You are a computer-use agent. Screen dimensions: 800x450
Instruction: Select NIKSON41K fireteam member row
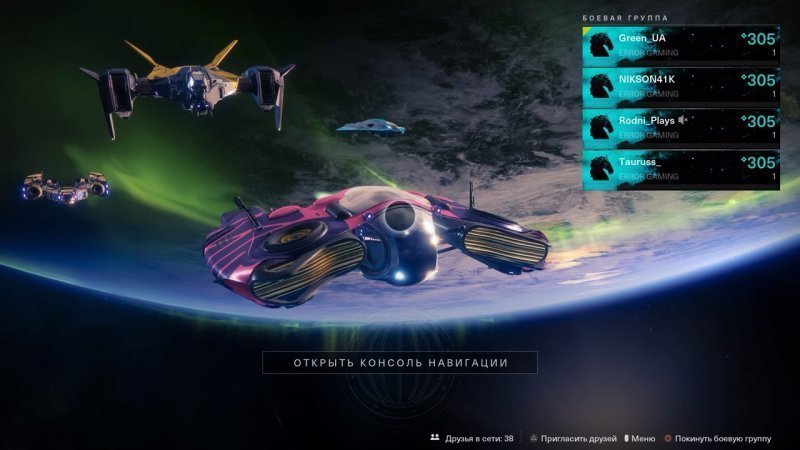(x=680, y=86)
